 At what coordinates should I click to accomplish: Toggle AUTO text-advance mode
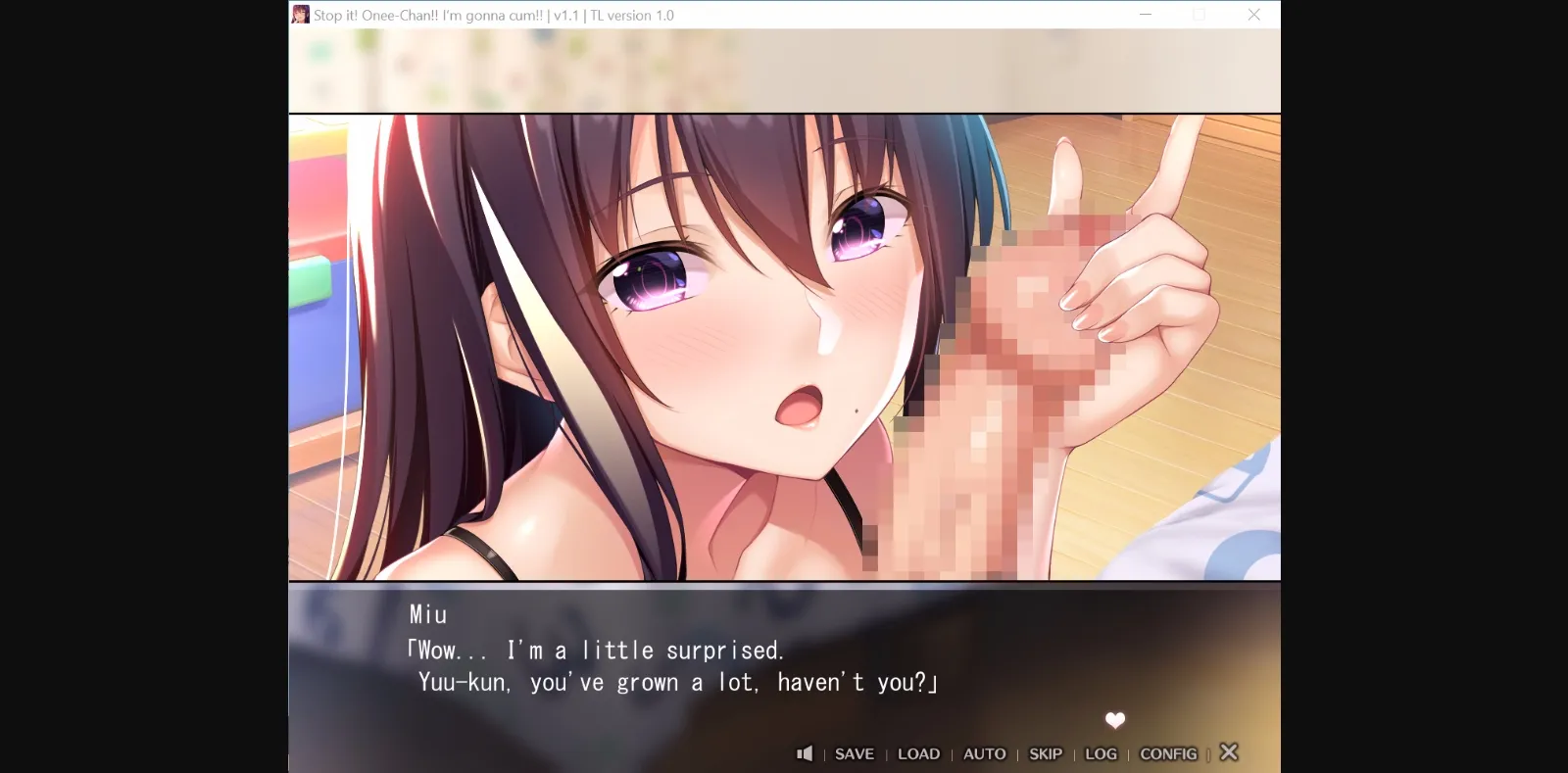984,753
